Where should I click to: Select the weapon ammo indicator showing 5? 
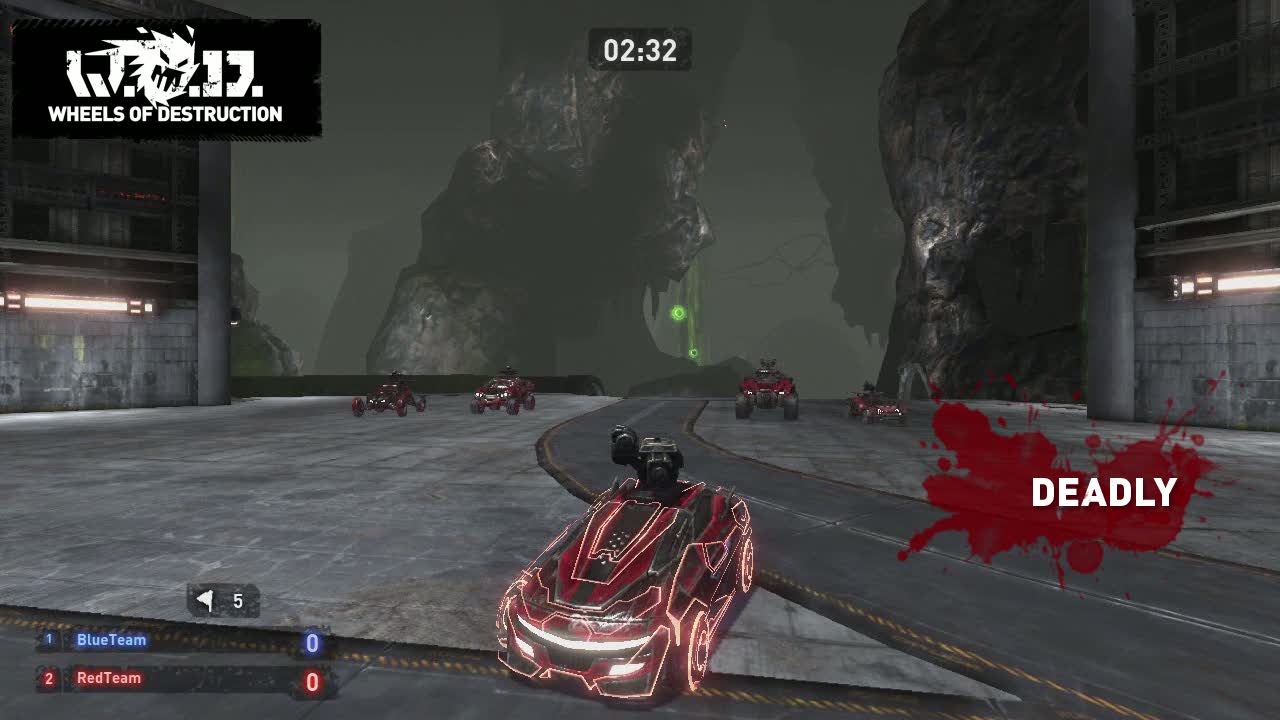[x=237, y=601]
